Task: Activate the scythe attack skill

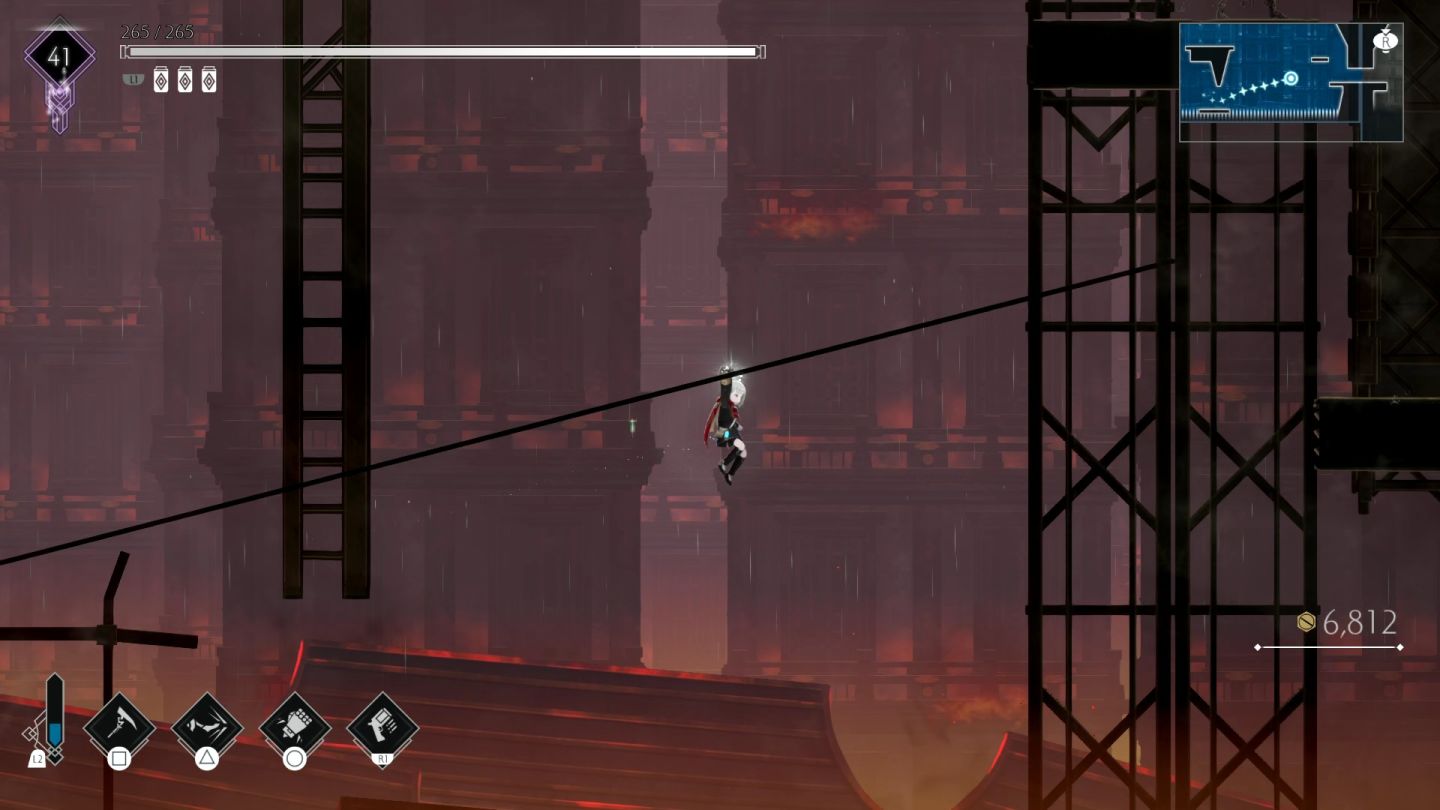Action: pos(119,726)
